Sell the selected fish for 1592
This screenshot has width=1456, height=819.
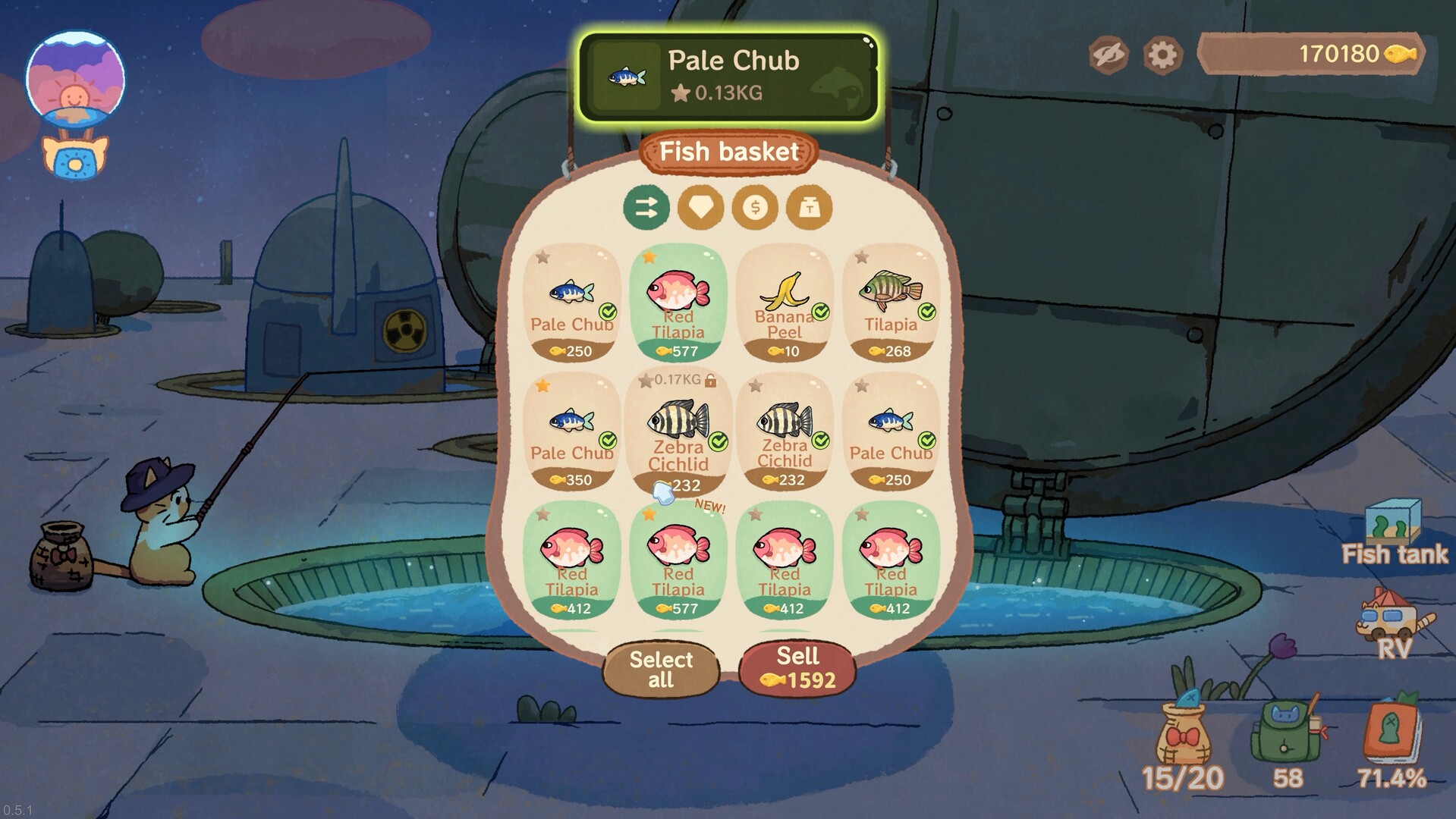(x=797, y=668)
